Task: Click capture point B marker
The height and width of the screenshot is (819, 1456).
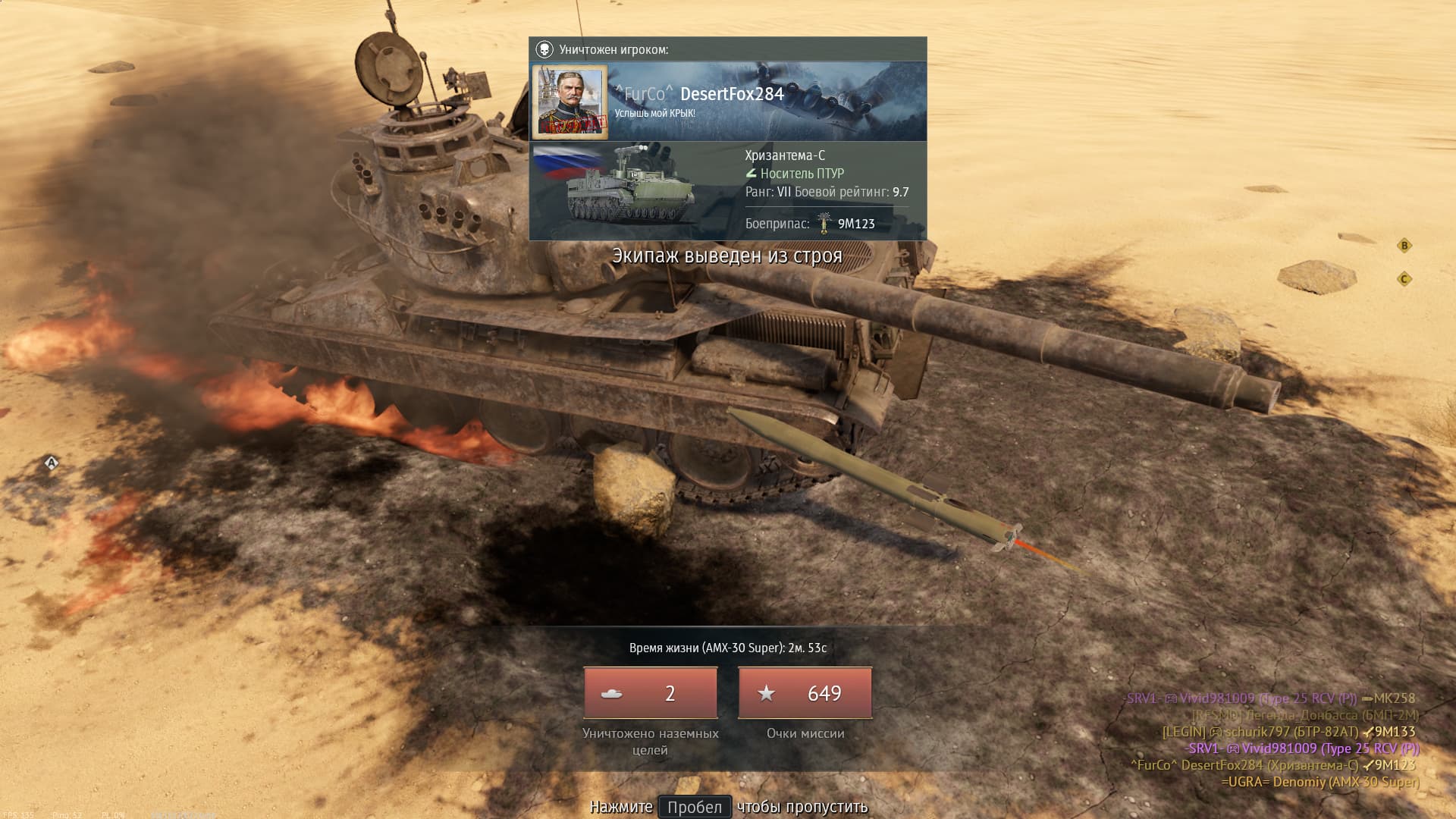Action: (x=1404, y=246)
